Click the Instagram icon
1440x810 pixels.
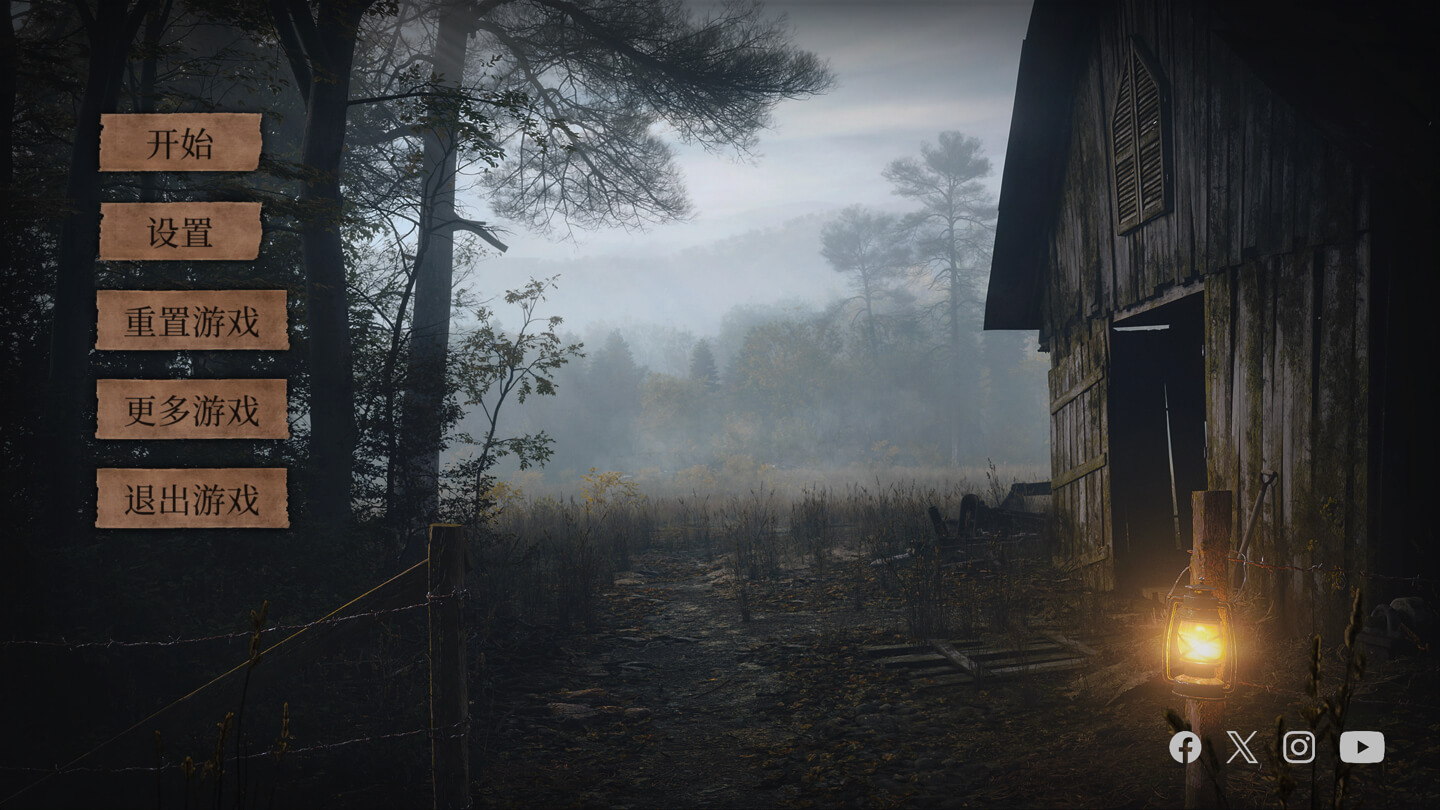pos(1299,747)
